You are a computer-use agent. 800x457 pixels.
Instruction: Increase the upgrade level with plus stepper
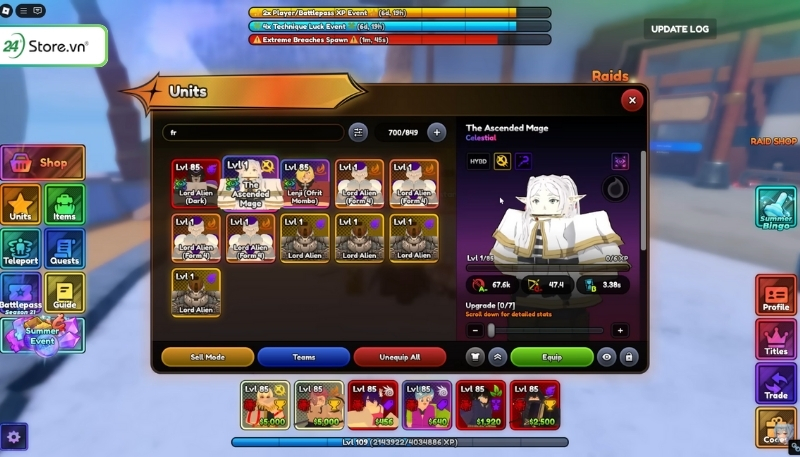pyautogui.click(x=619, y=330)
